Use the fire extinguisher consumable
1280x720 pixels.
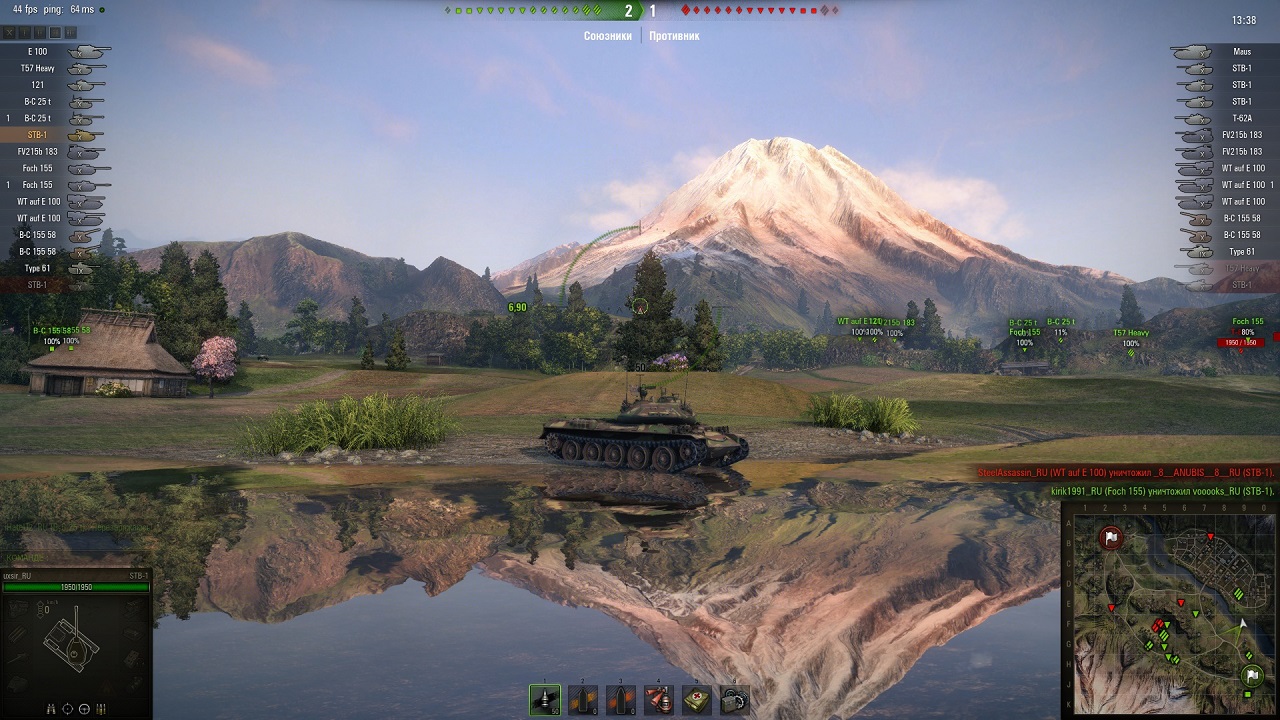[659, 699]
